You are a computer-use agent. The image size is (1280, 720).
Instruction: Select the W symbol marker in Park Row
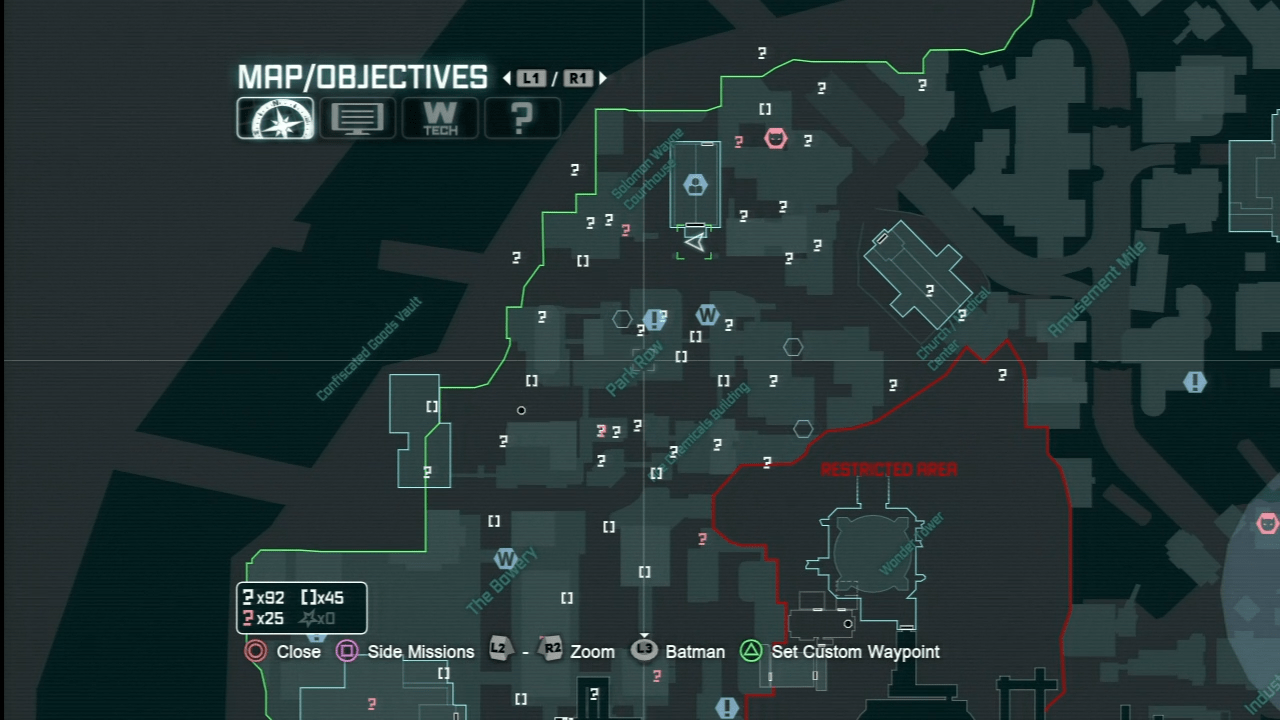click(x=708, y=314)
